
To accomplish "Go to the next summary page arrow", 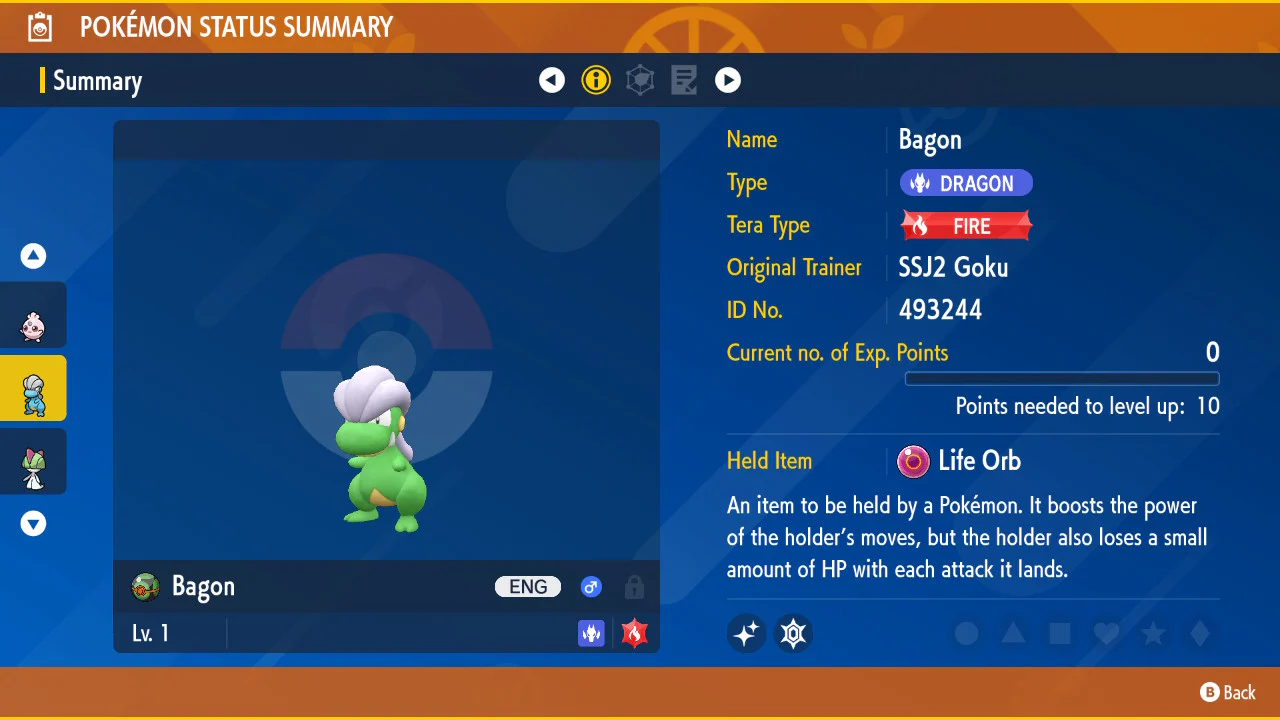I will point(728,80).
